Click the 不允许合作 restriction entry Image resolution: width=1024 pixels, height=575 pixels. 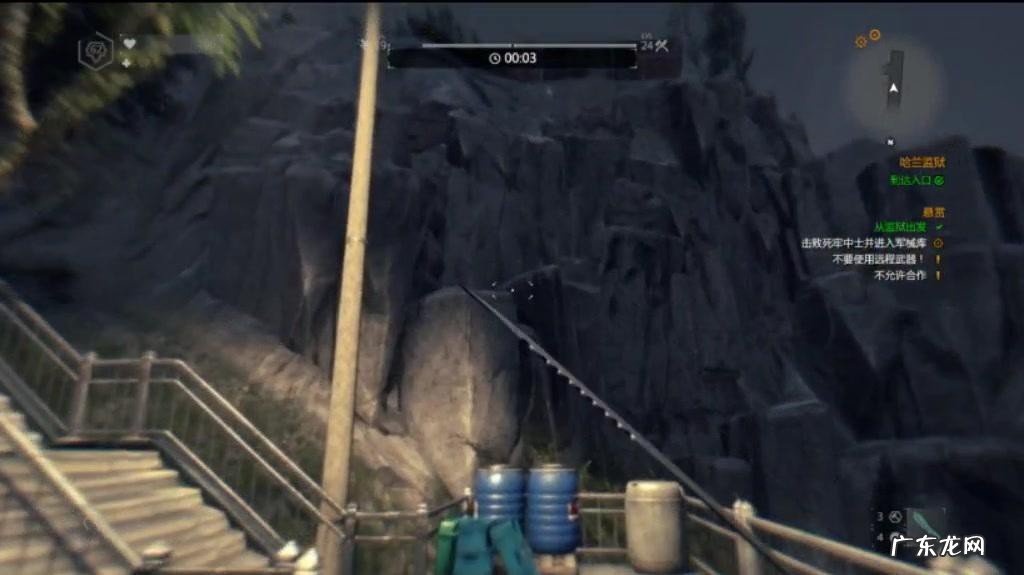900,275
